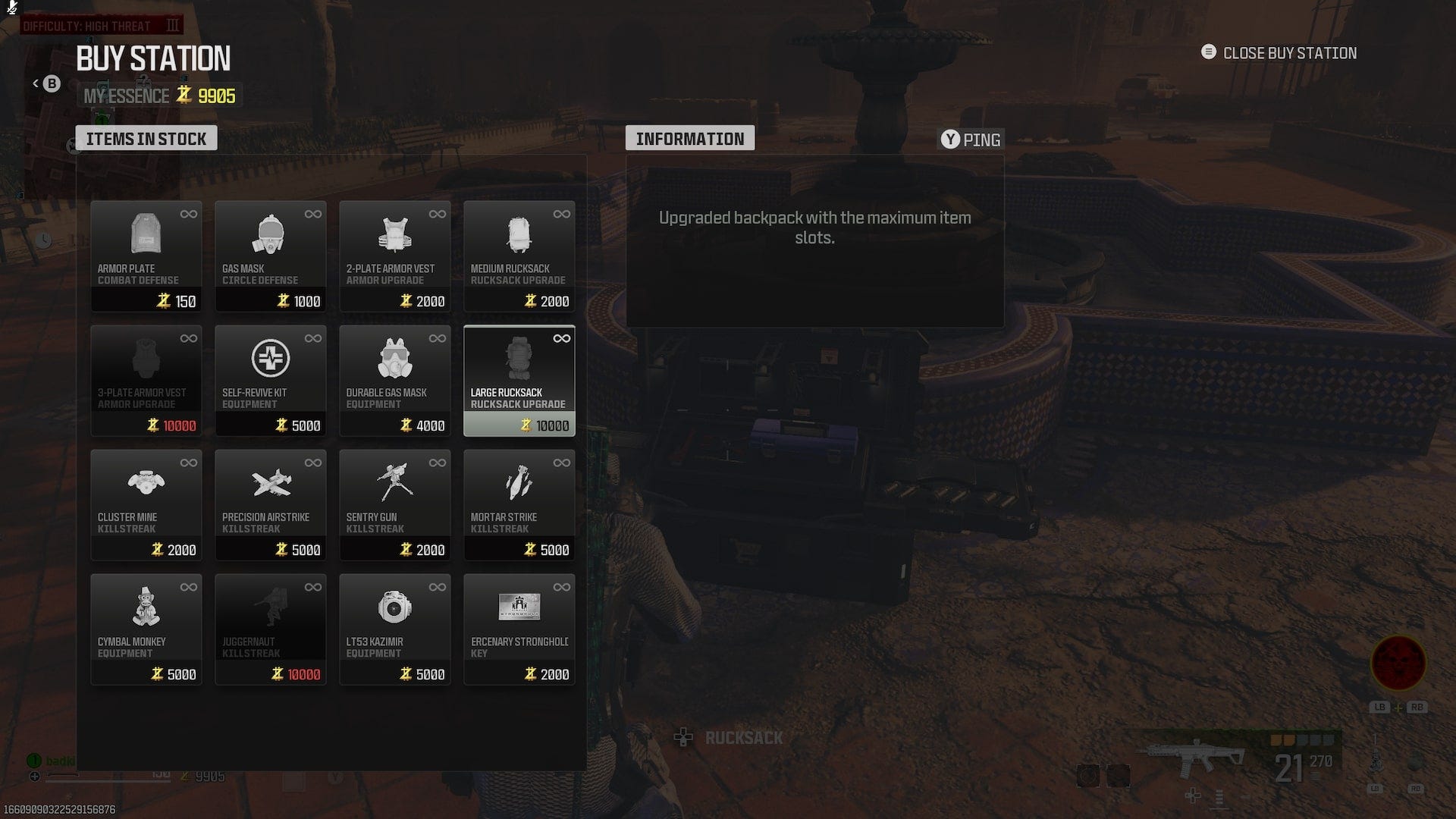Select the Cymbal Monkey equipment
The width and height of the screenshot is (1456, 819).
click(146, 628)
